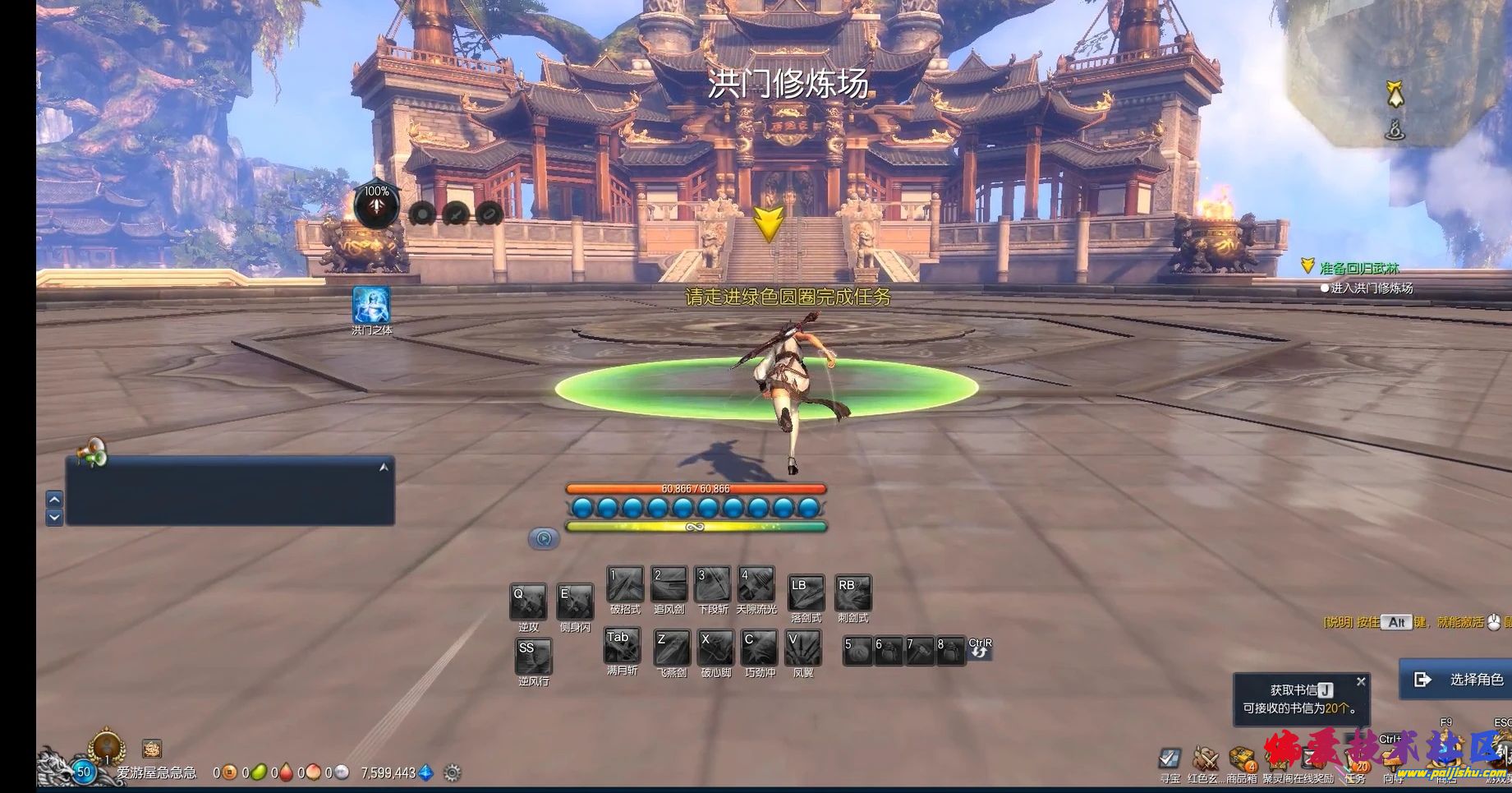Open the 准备回归武林 quest tracker entry
This screenshot has height=793, width=1512.
coord(1358,268)
